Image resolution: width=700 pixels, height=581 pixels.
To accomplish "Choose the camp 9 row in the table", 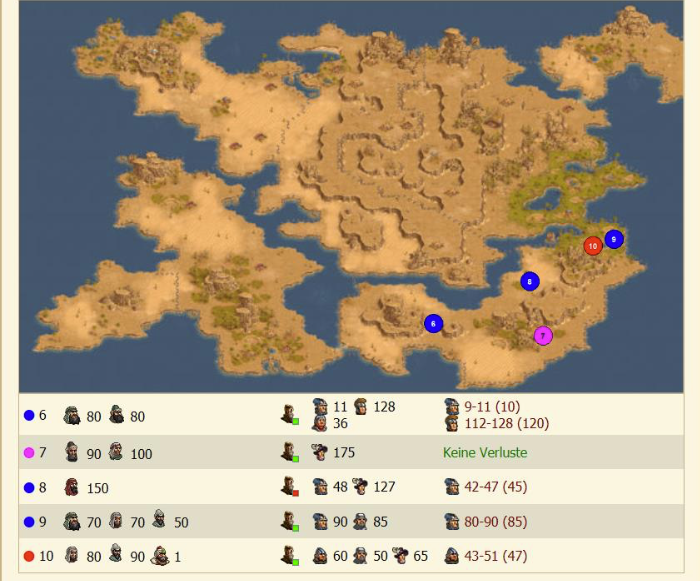I will pos(350,522).
